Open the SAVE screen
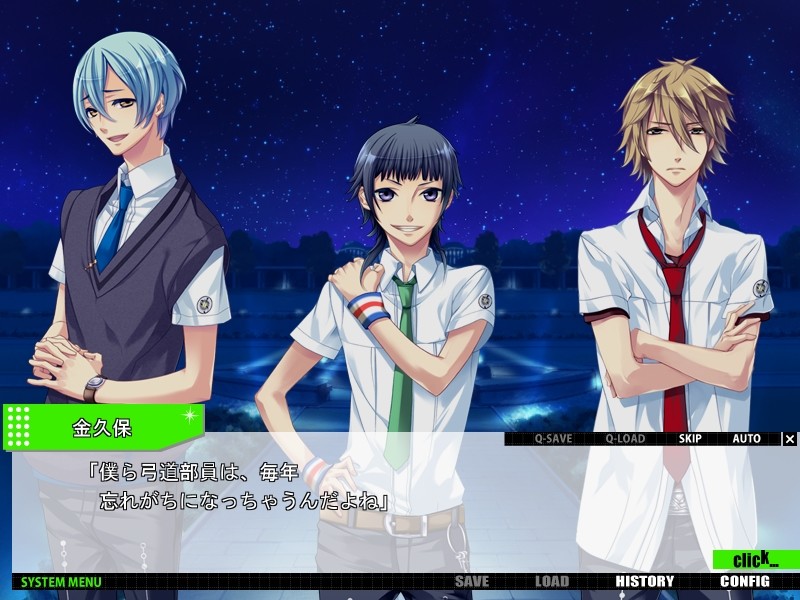The width and height of the screenshot is (800, 600). [472, 581]
